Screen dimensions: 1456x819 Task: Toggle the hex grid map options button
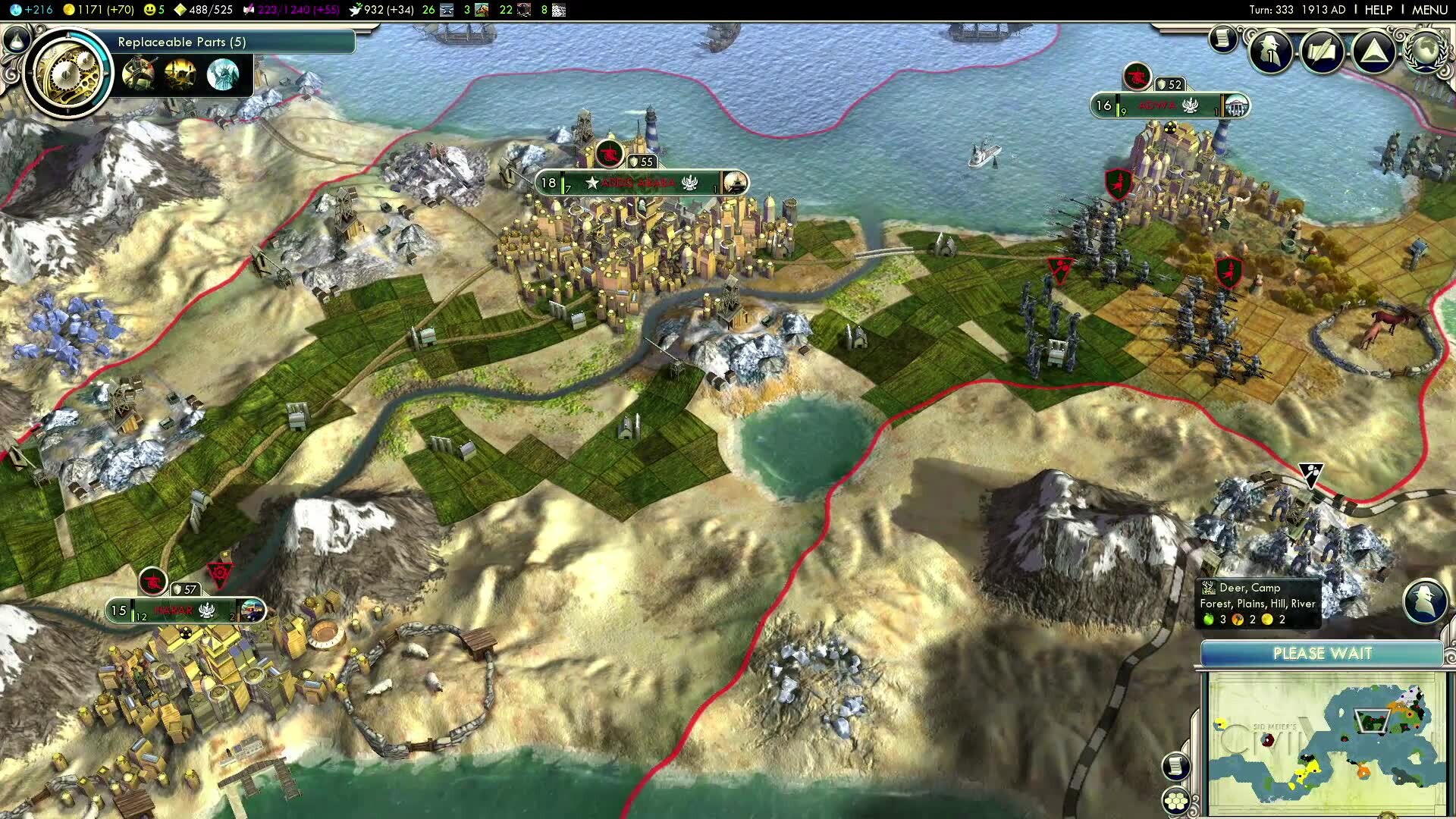pos(1176,801)
